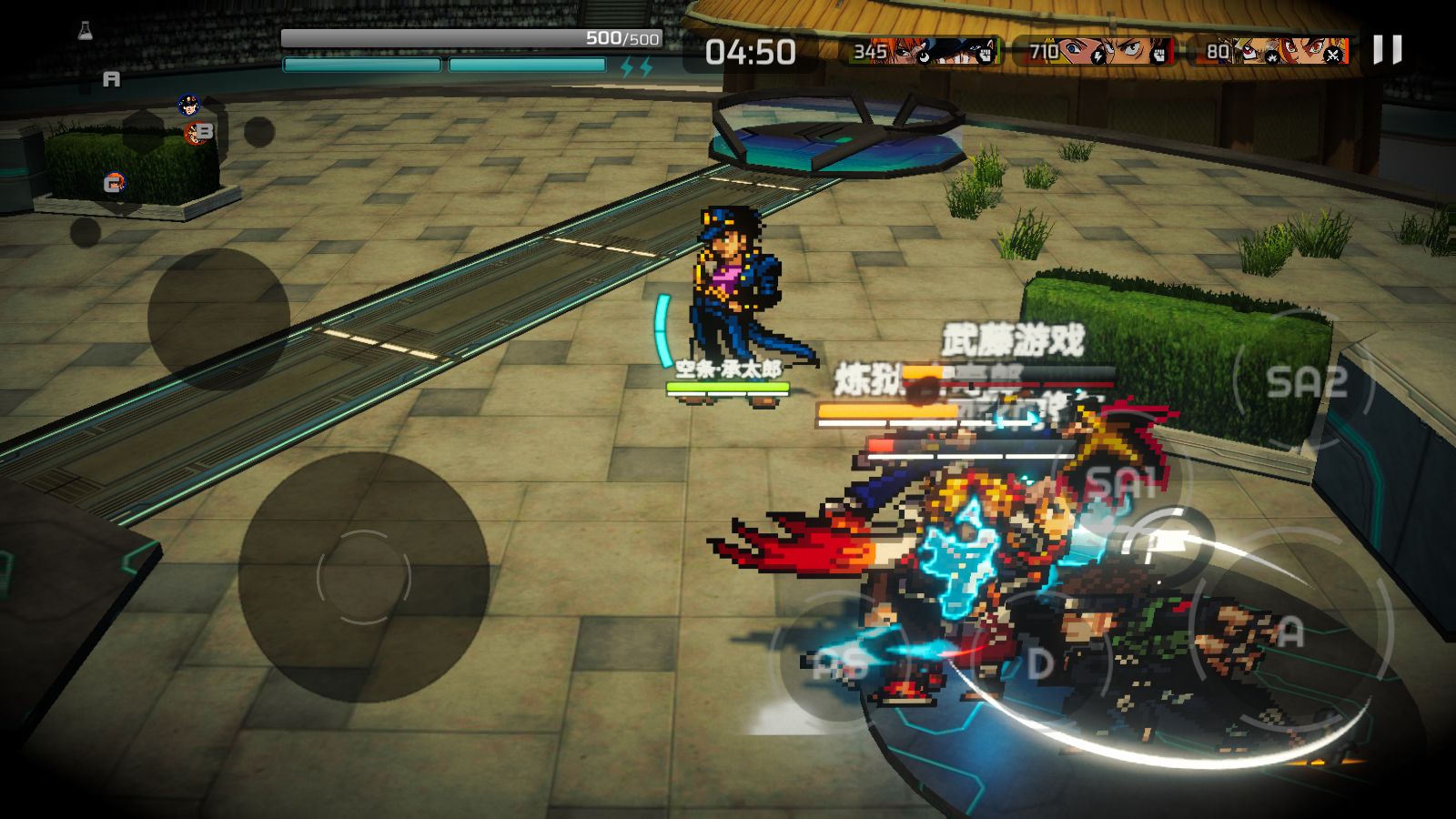Open the flask icon
The image size is (1456, 819).
[86, 32]
